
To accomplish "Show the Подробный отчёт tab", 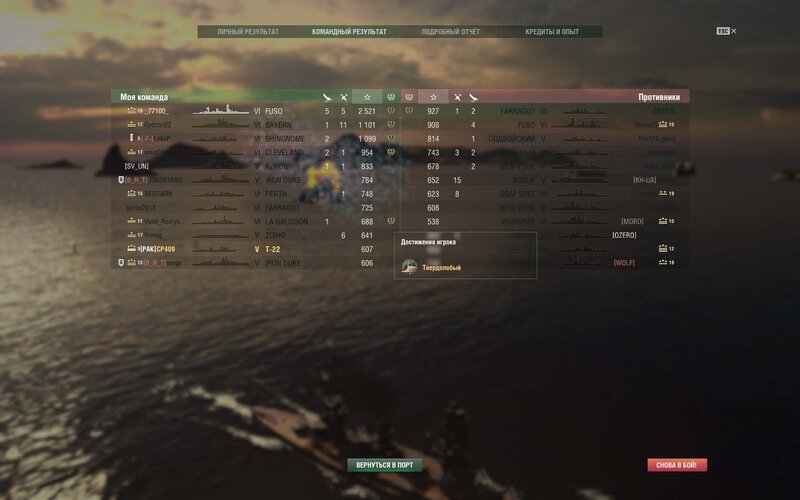I will [451, 32].
